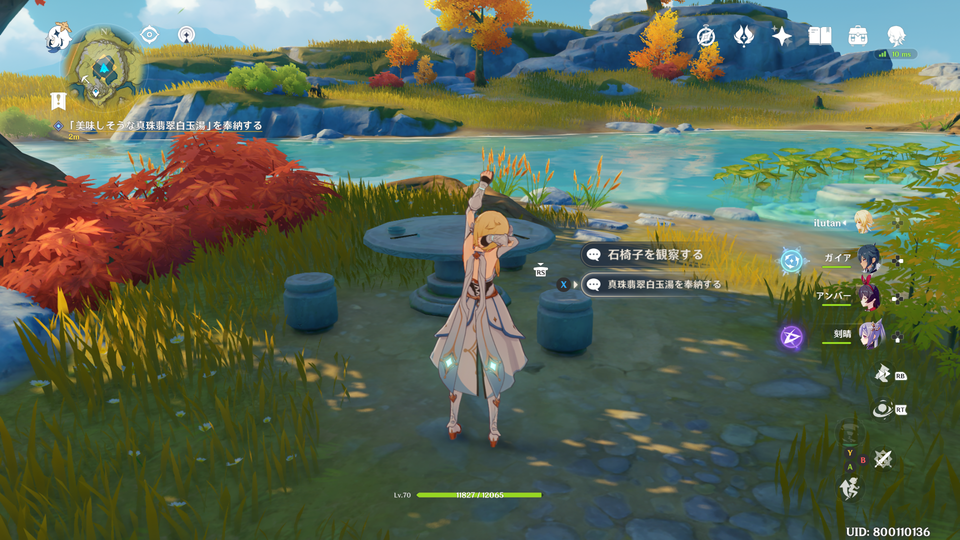Open the backpack inventory
960x540 pixels.
click(858, 36)
